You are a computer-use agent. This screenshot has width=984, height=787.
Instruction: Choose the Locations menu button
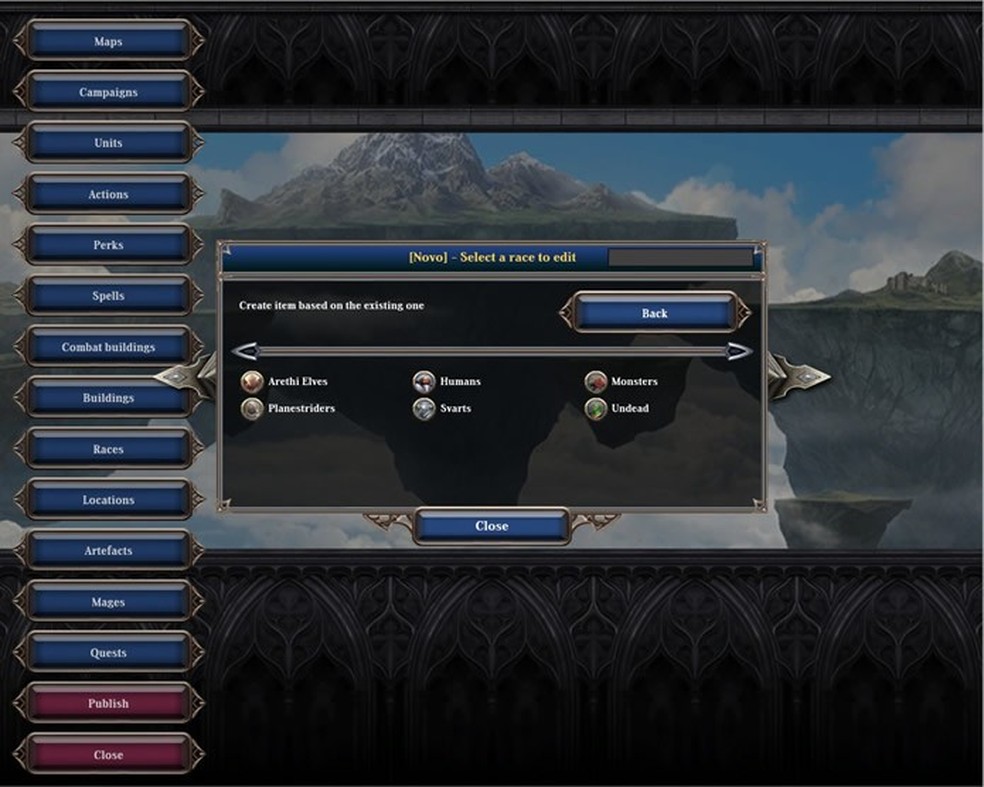tap(108, 500)
